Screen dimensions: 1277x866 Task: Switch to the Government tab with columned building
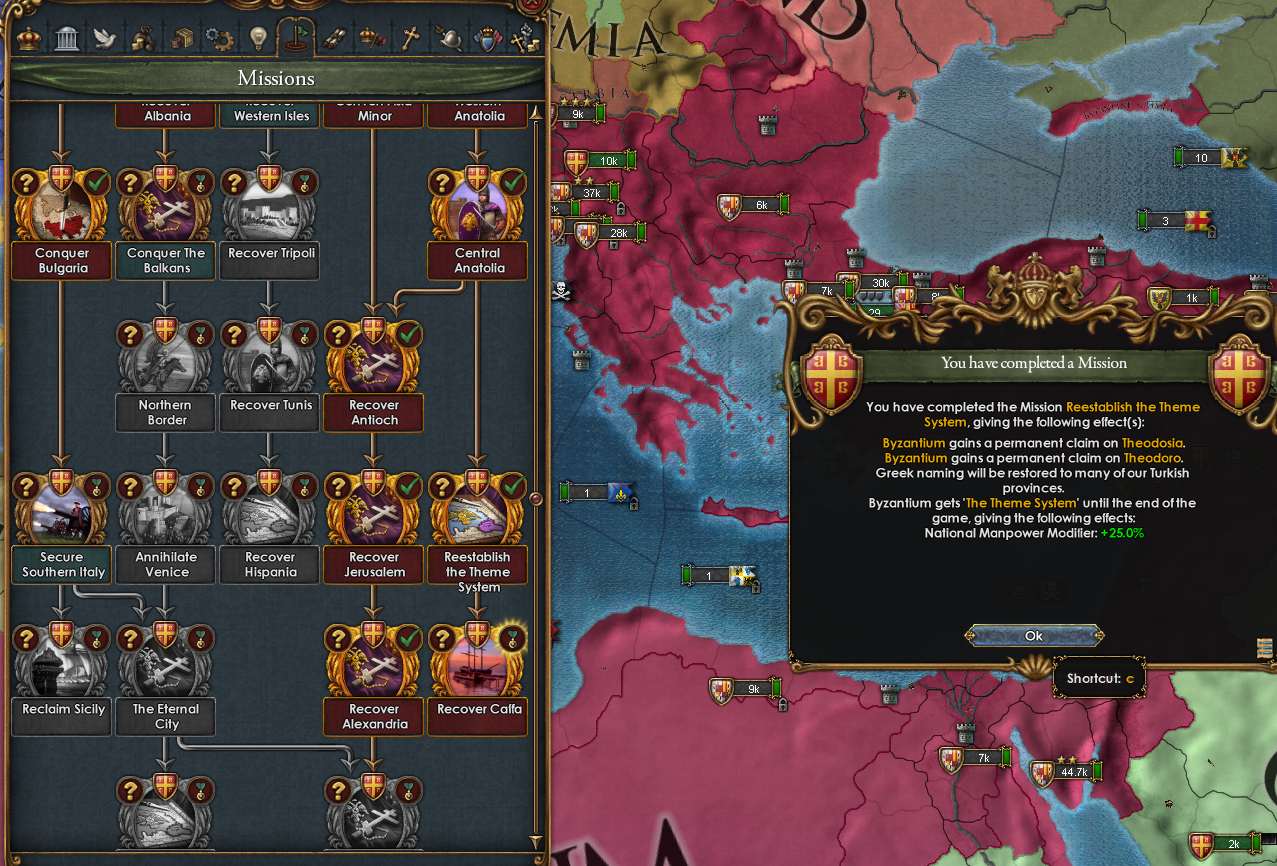[67, 39]
